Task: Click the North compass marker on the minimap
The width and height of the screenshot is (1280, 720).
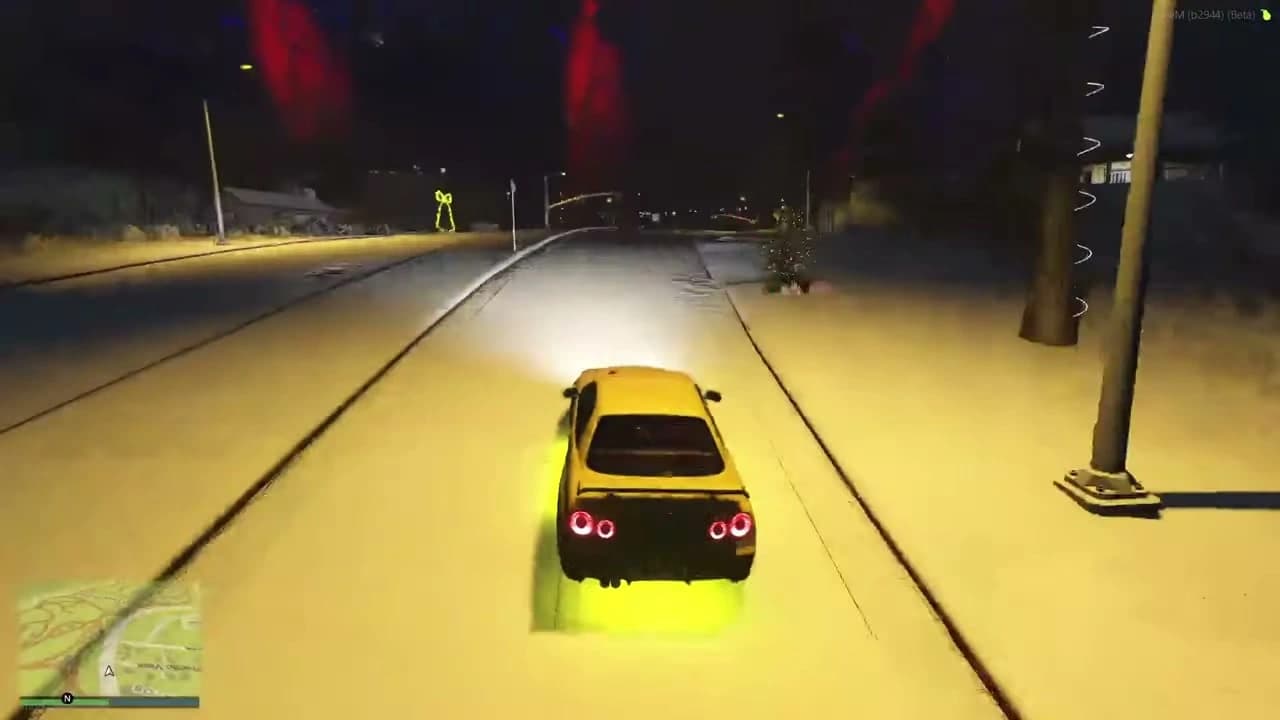Action: 67,698
